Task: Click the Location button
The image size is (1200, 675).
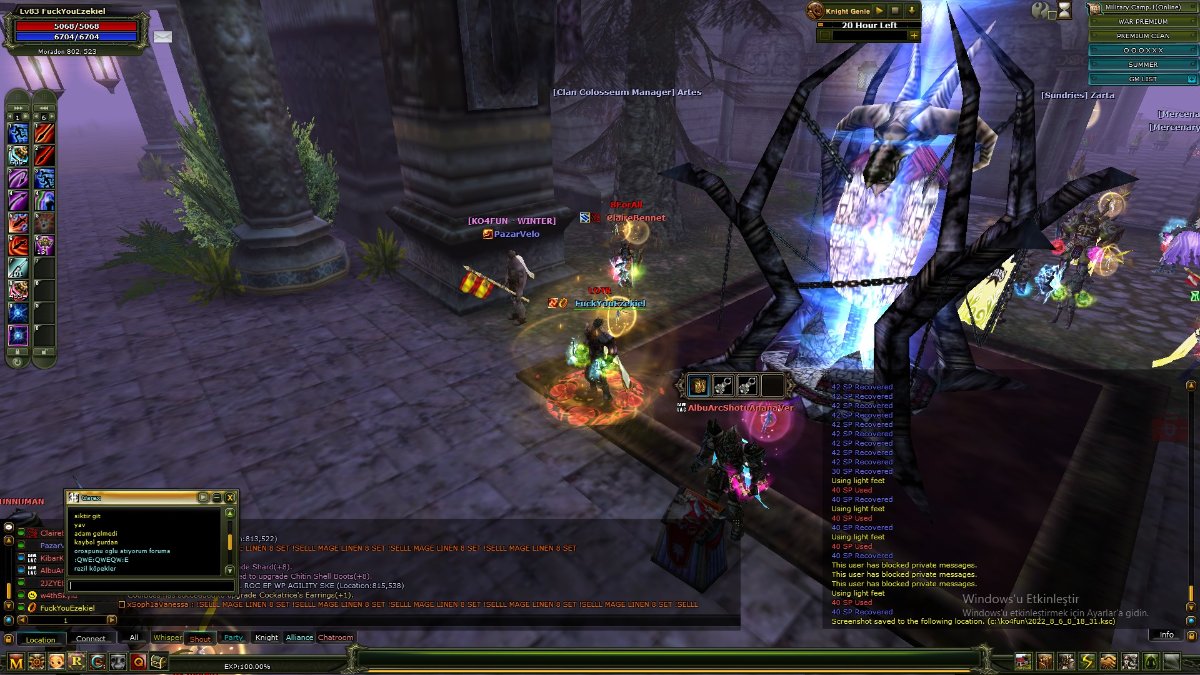Action: pos(41,639)
